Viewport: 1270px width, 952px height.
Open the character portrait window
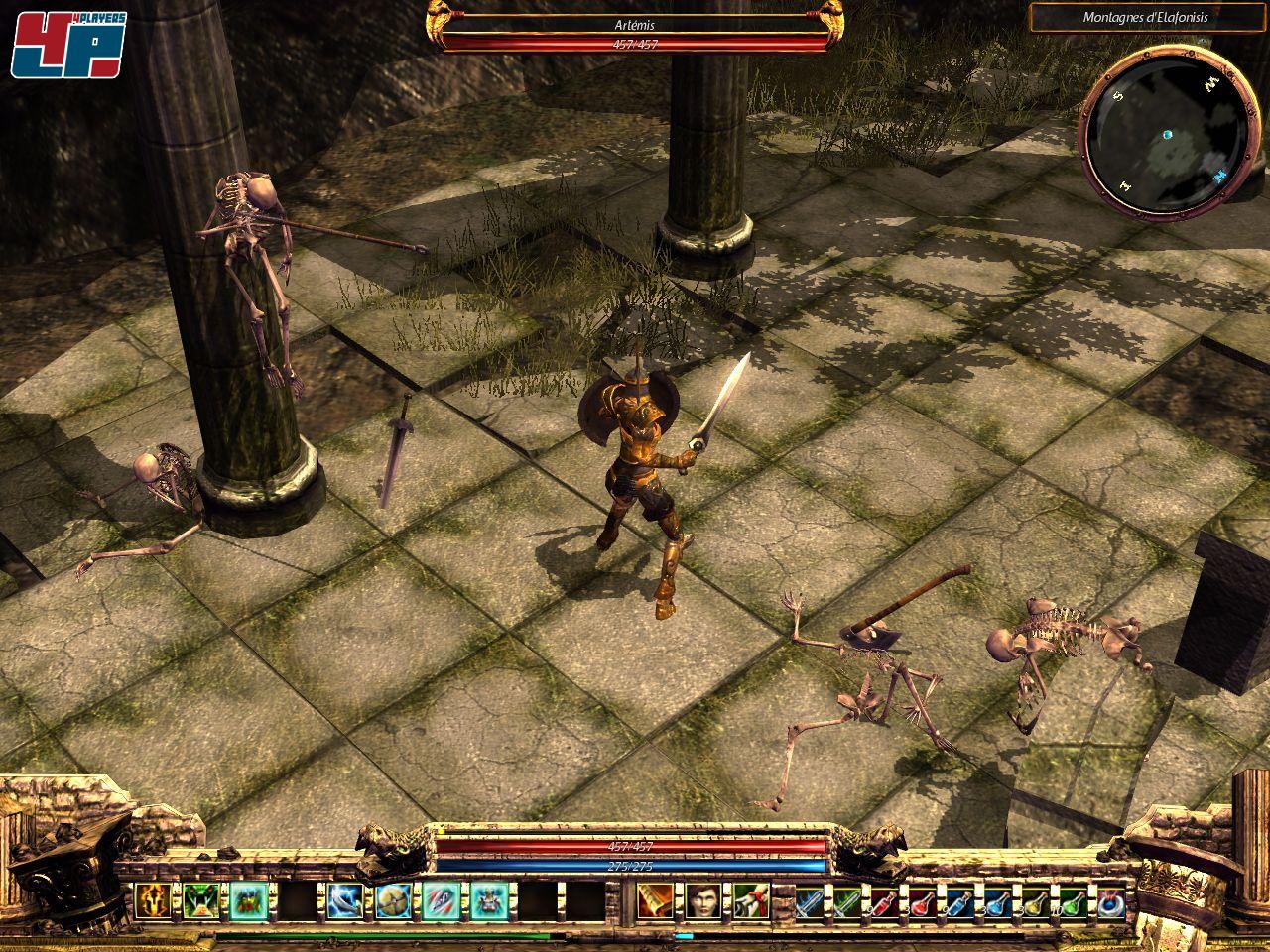point(701,900)
